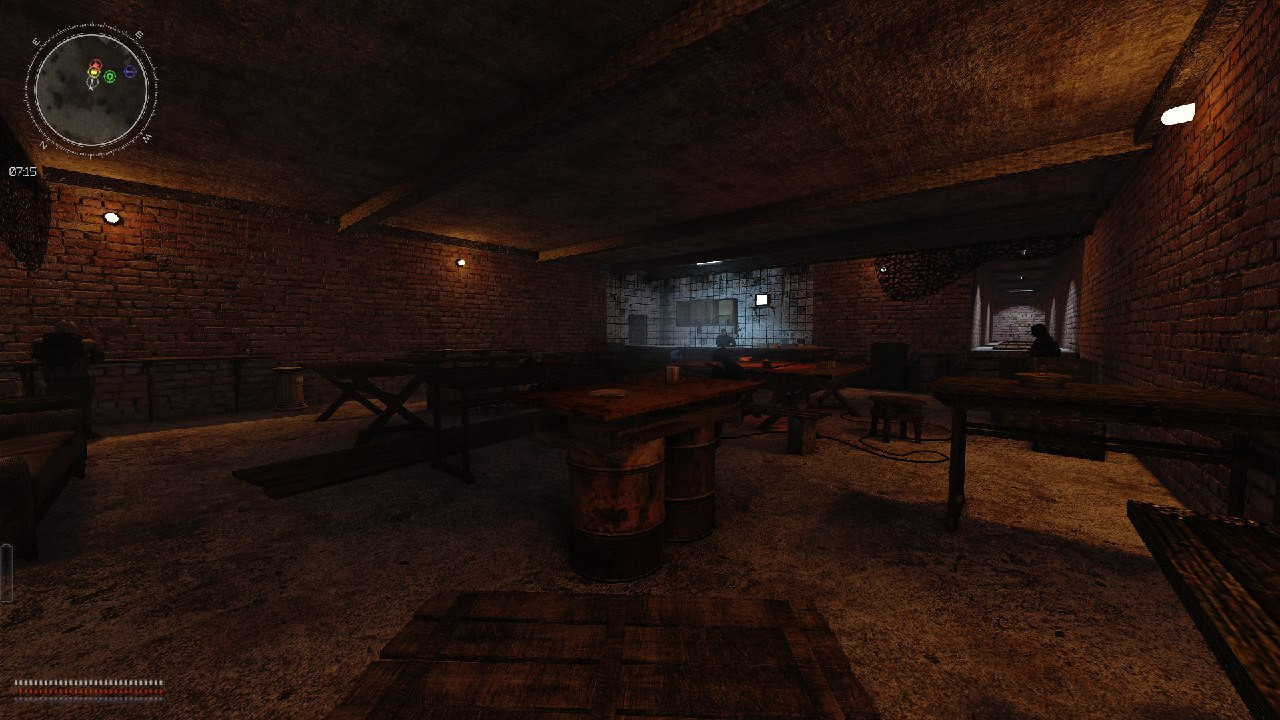Select the red marker on the minimap
The height and width of the screenshot is (720, 1280).
click(x=95, y=65)
